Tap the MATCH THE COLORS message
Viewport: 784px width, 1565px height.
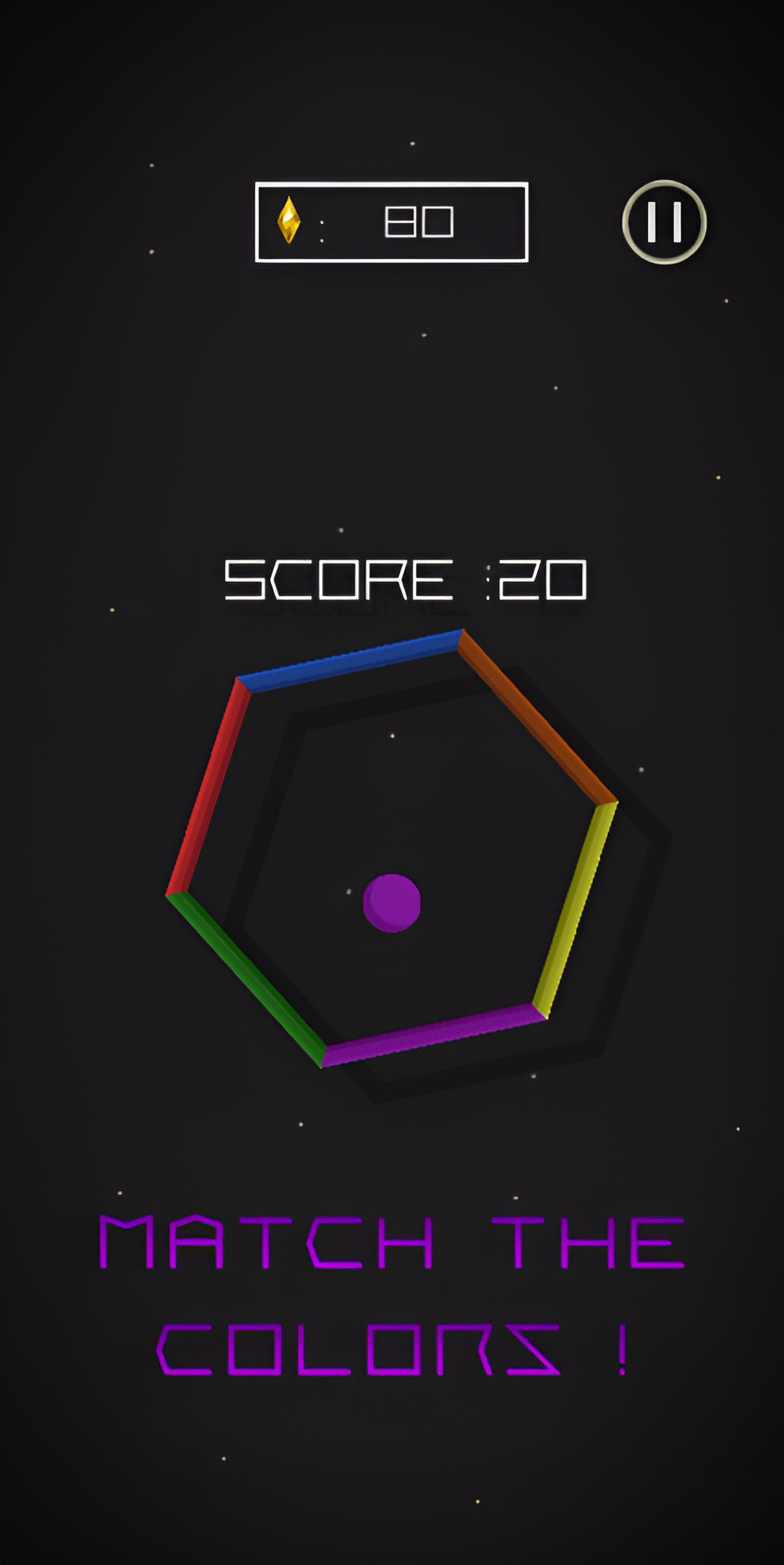pyautogui.click(x=392, y=1294)
